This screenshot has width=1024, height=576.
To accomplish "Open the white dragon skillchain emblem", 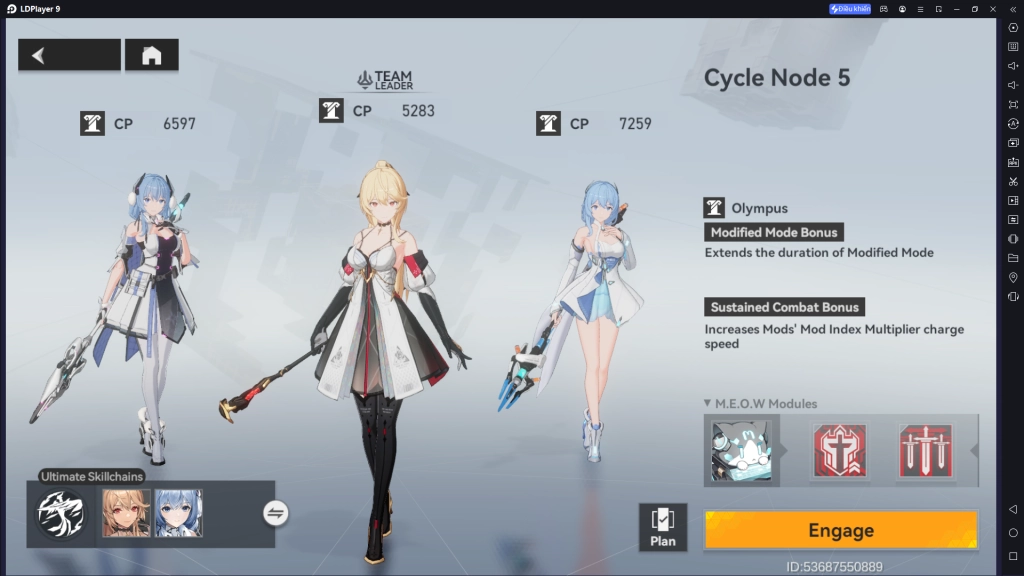I will (61, 513).
